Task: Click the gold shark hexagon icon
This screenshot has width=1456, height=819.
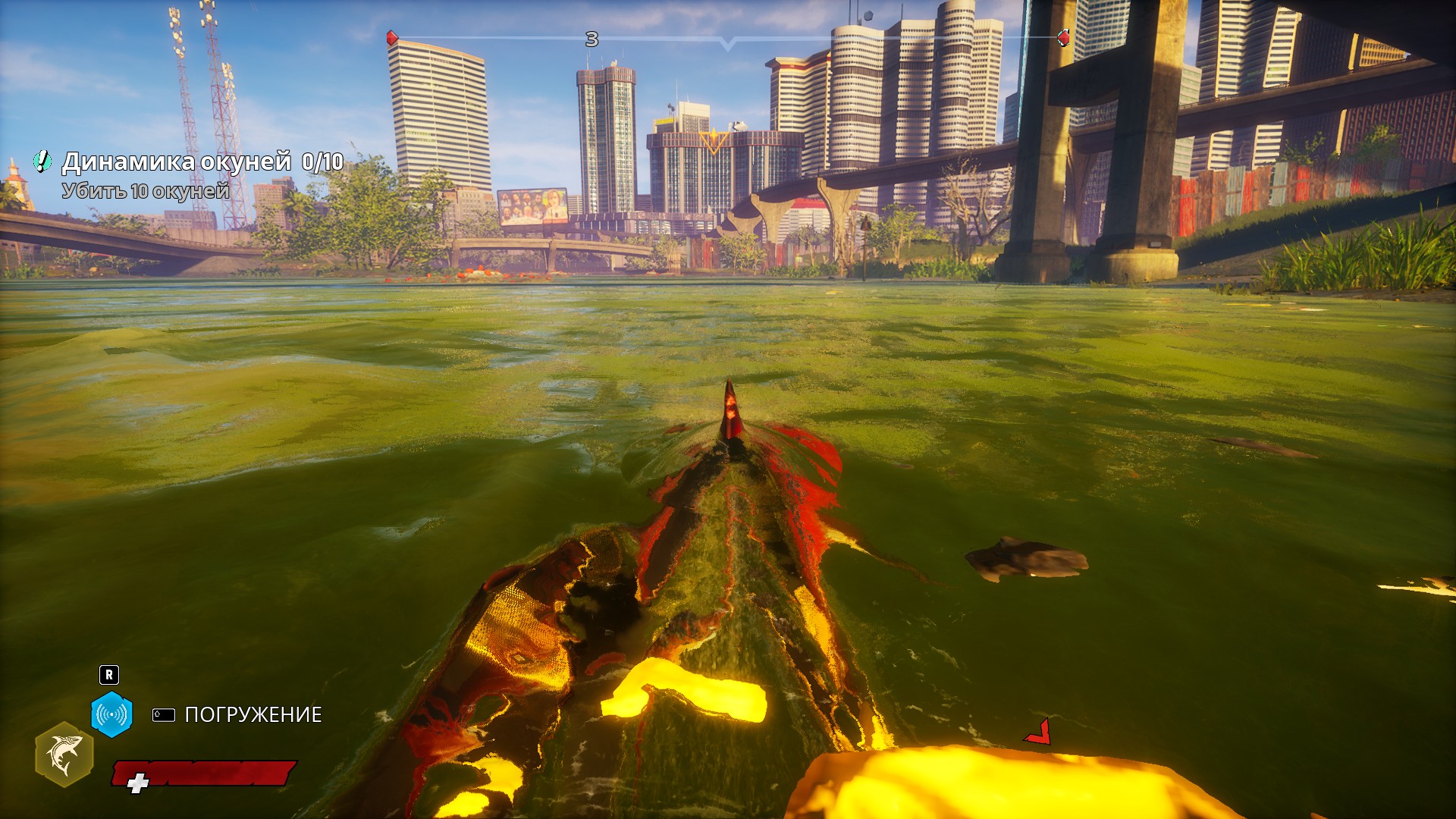Action: click(64, 754)
